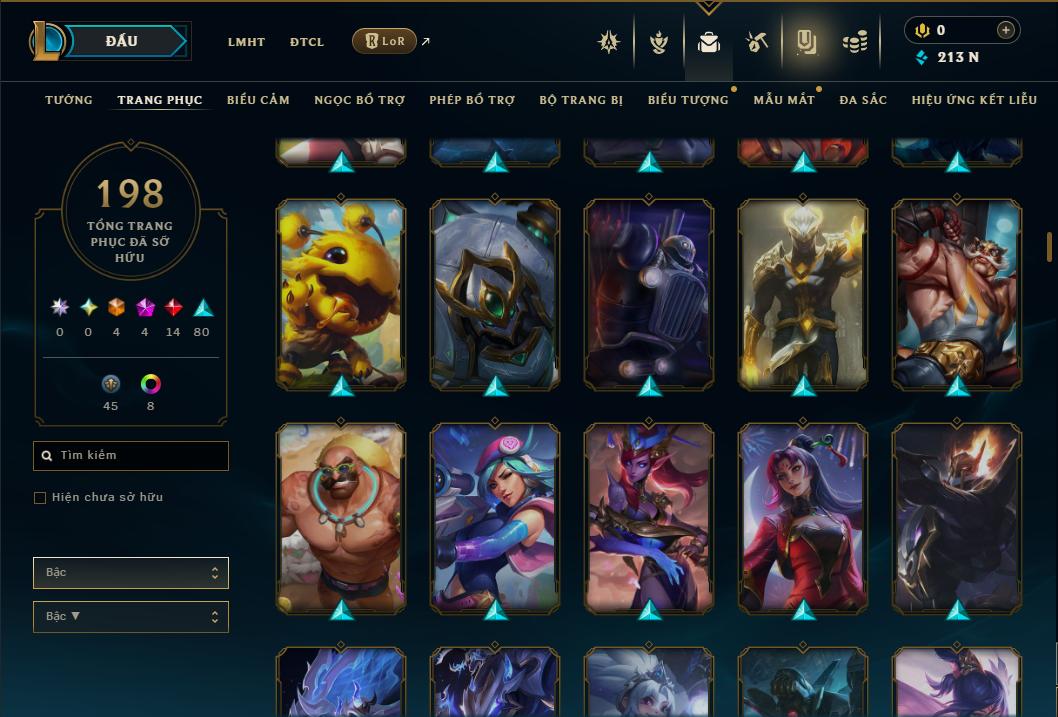
Task: Add currency with the plus button
Action: pyautogui.click(x=1005, y=30)
